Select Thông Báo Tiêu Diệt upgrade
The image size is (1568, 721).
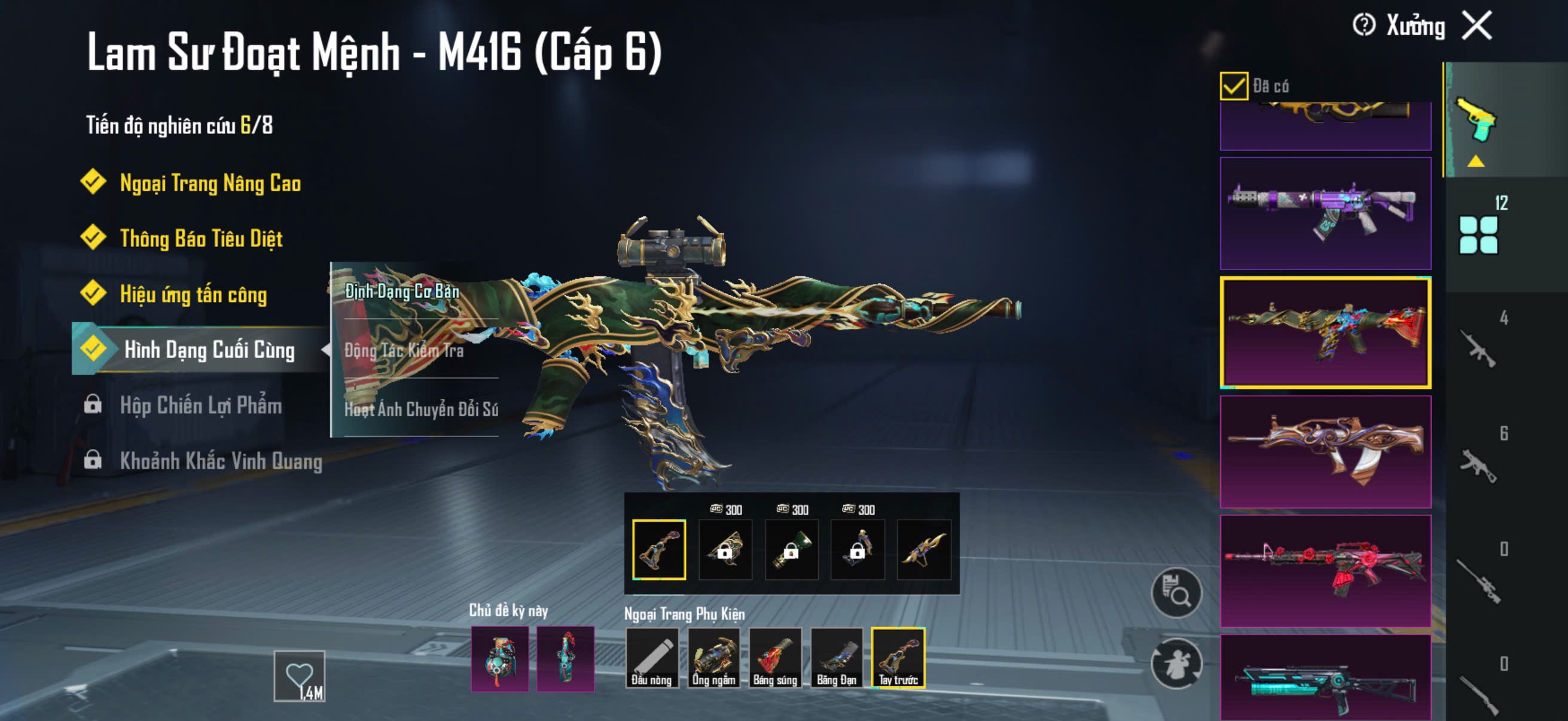coord(201,239)
